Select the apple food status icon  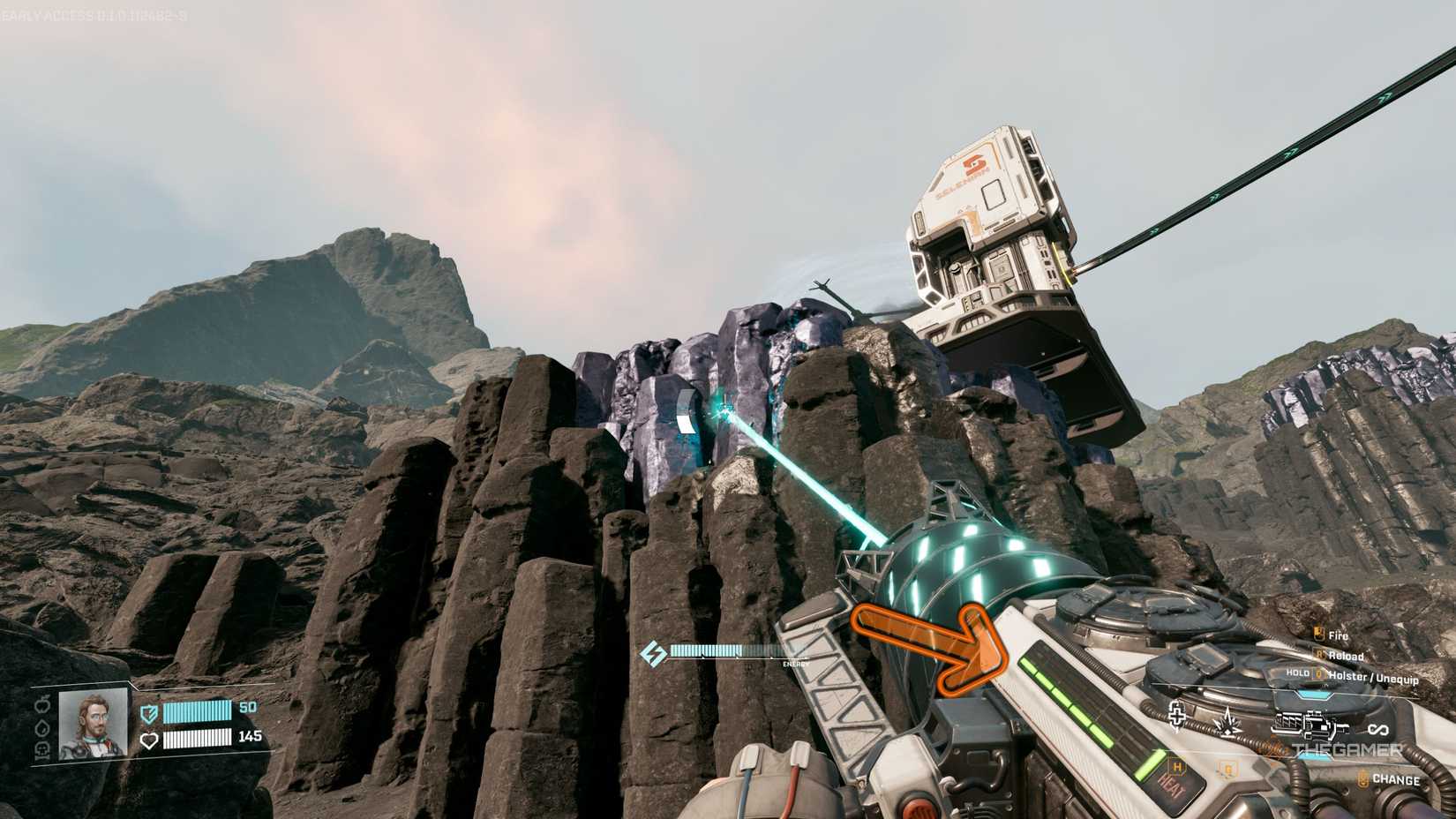(42, 706)
